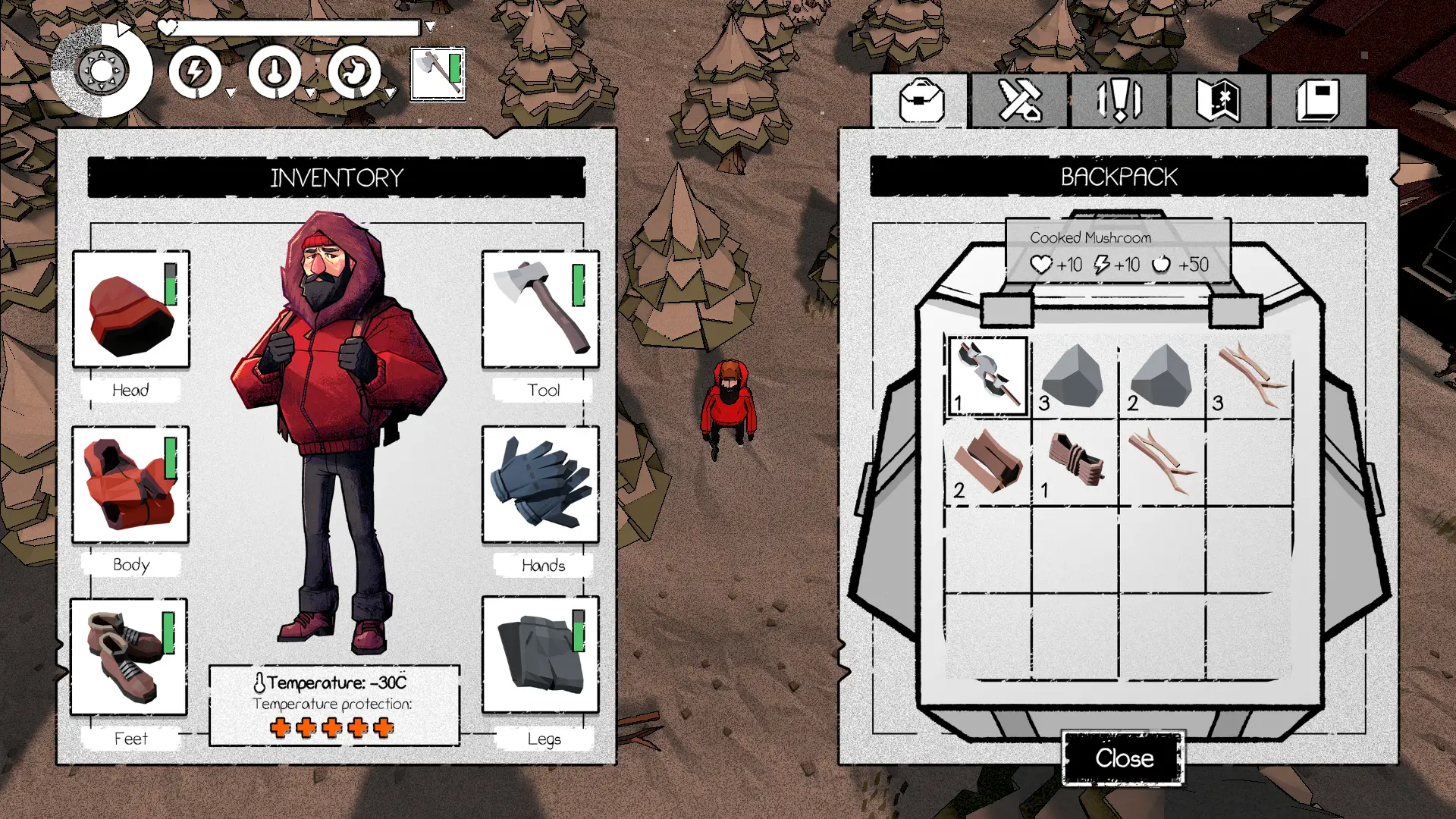Open the crafting tab with saw and hammer
The image size is (1456, 819).
pos(1020,100)
